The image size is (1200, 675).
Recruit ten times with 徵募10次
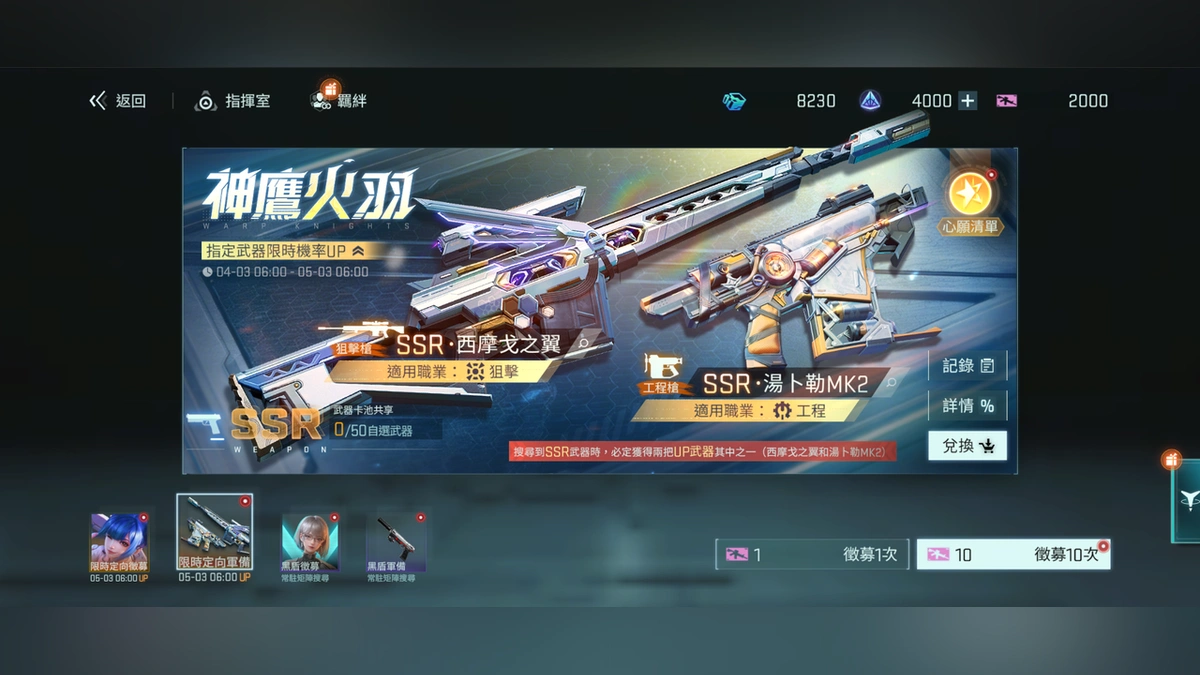(x=1013, y=554)
